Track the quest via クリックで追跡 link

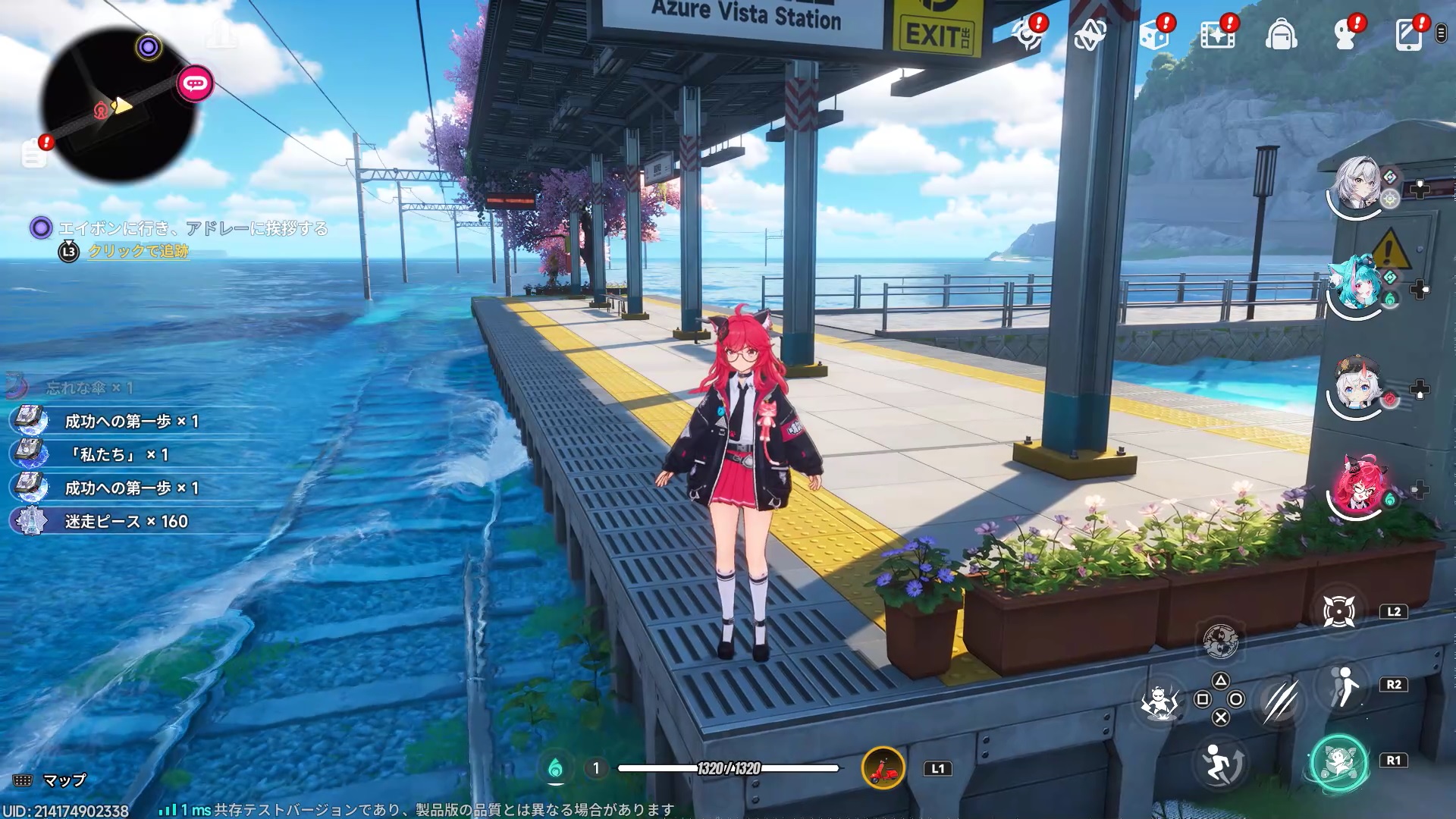coord(138,251)
